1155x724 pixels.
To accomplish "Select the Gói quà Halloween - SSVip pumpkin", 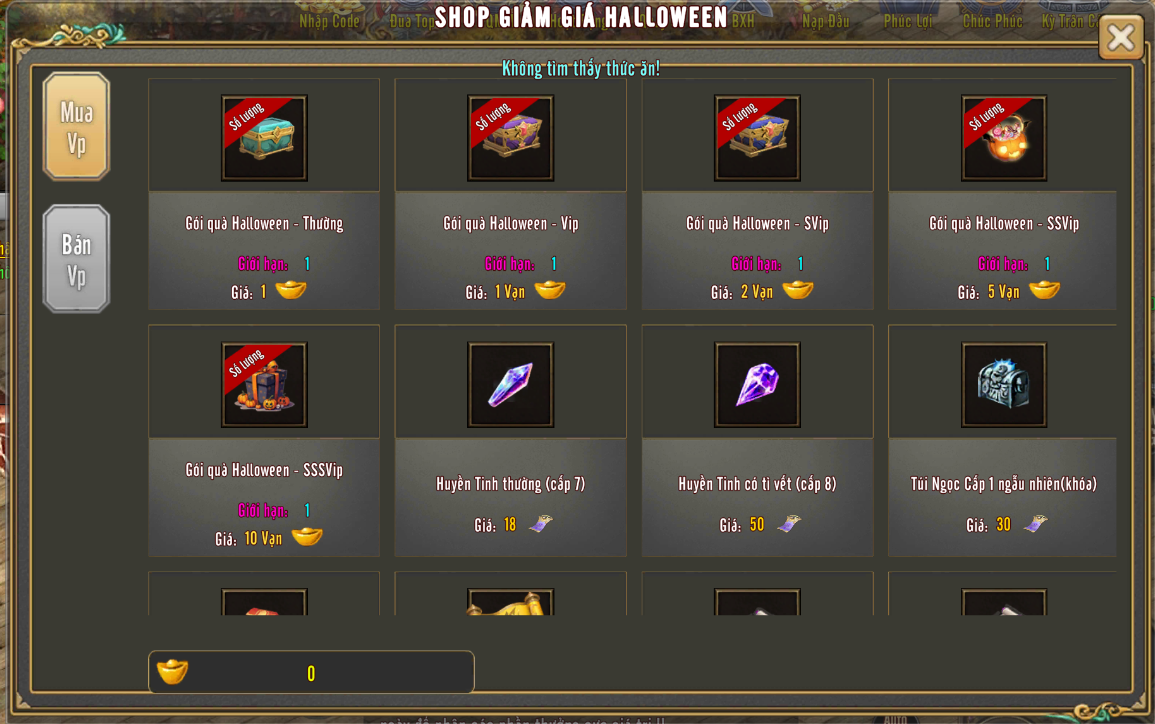I will point(1004,138).
